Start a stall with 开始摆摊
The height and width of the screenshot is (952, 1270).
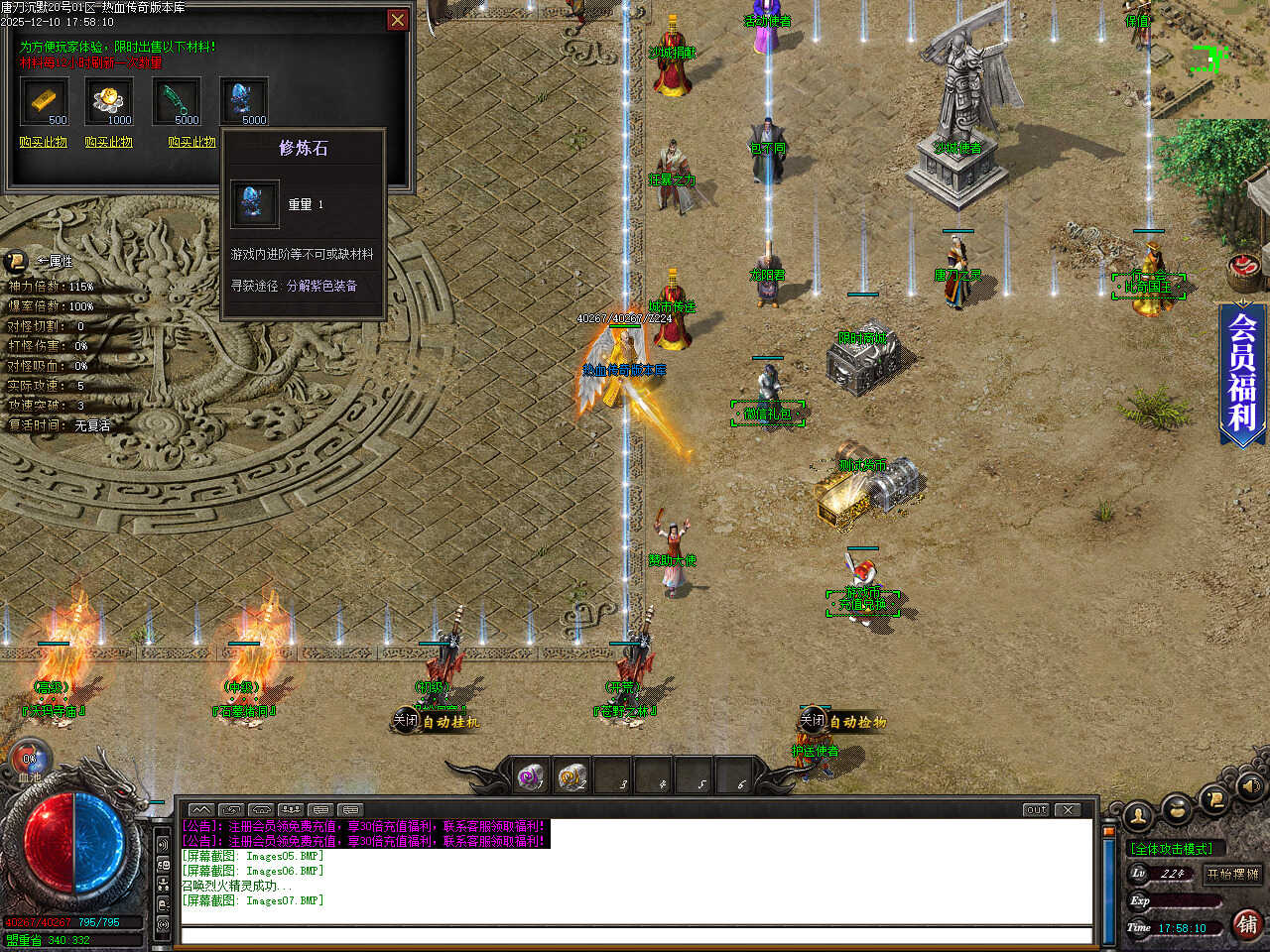pos(1232,874)
